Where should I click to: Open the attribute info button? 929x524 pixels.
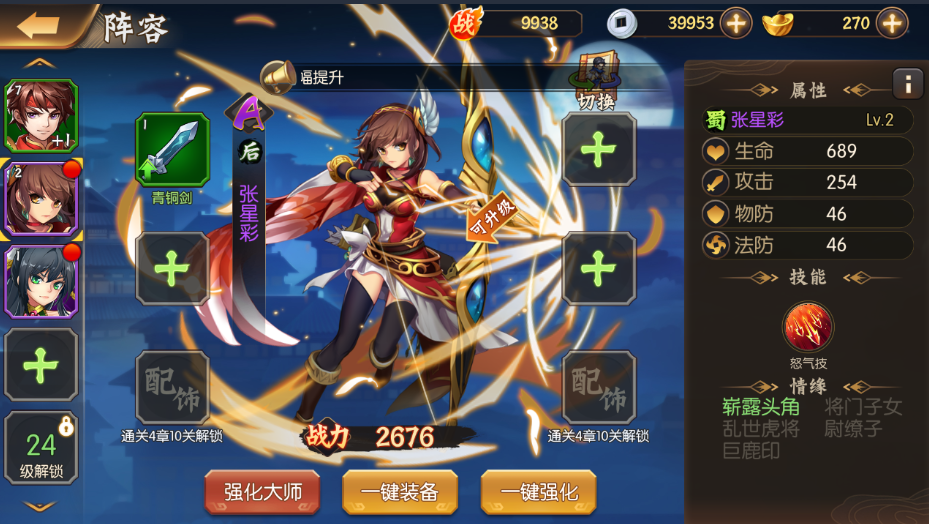(907, 84)
